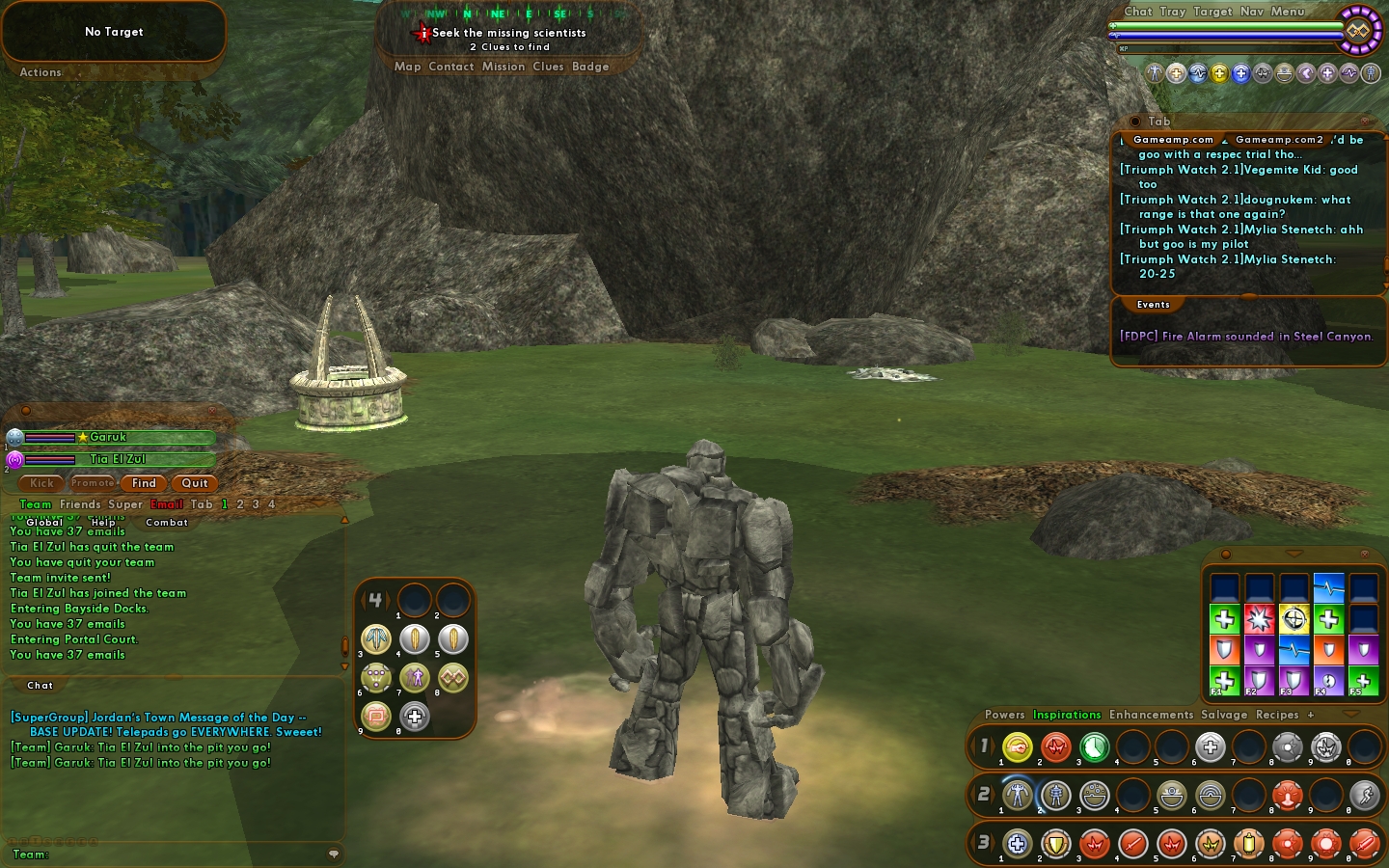
Task: Open the Contact window
Action: pyautogui.click(x=450, y=67)
